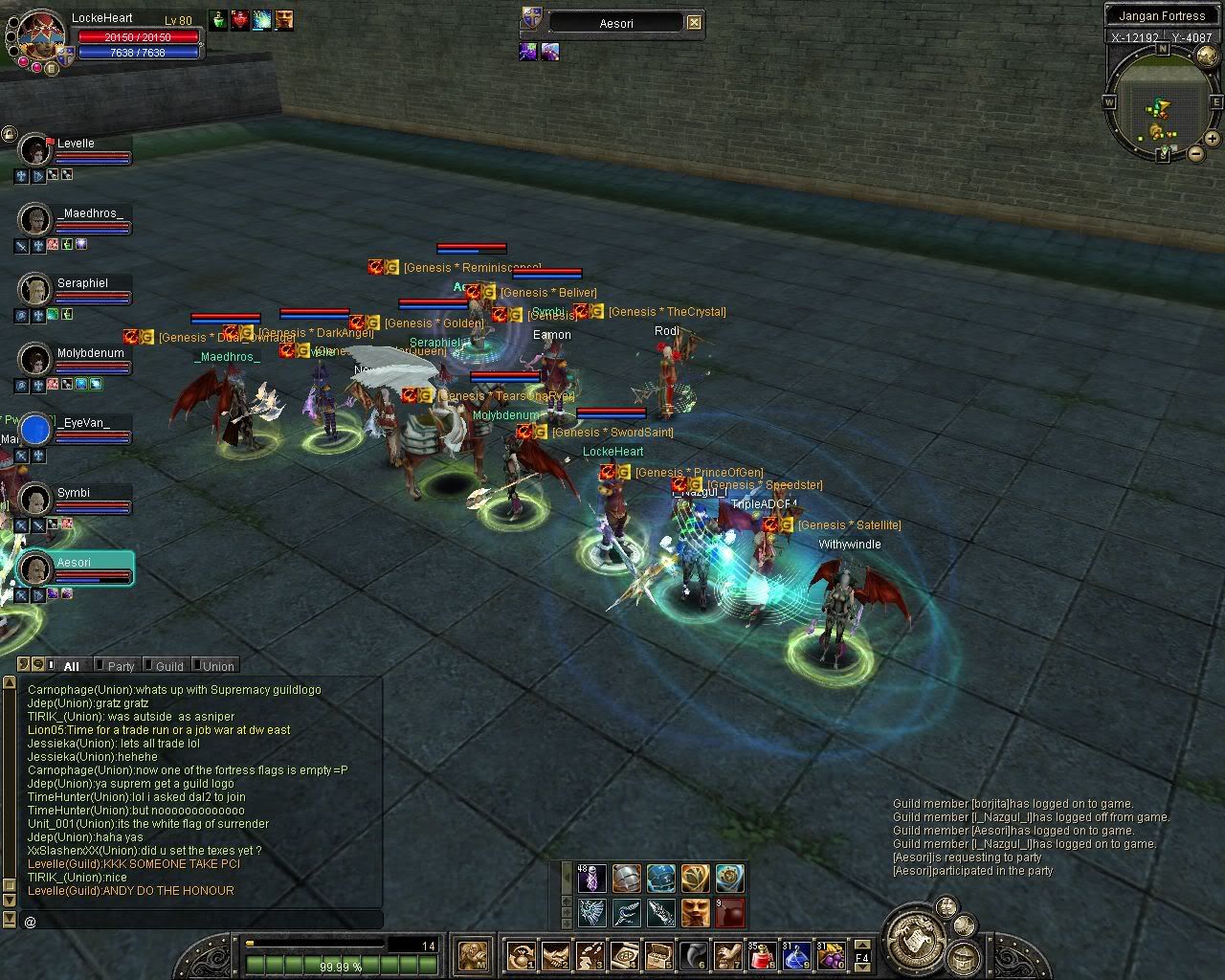
Task: Use the purple grapes item in slot 0
Action: (830, 955)
